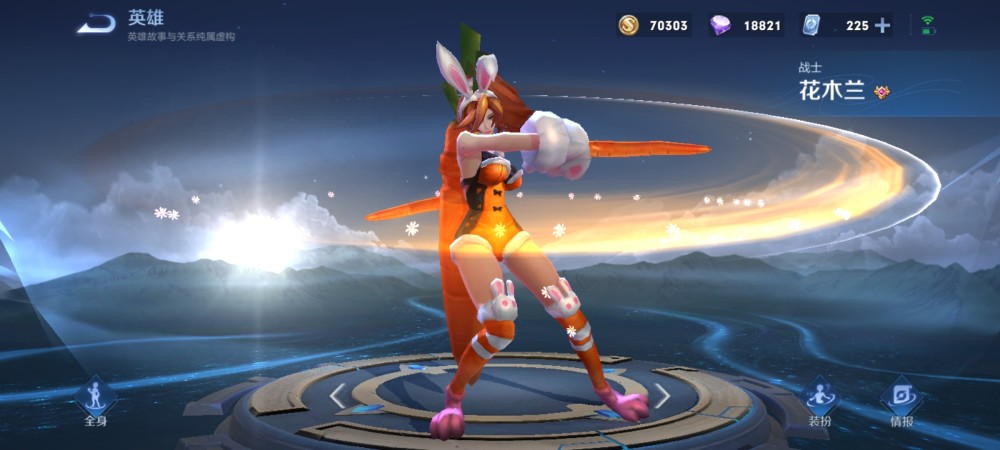
Task: Click the badge icon beside 花木兰
Action: pos(881,92)
